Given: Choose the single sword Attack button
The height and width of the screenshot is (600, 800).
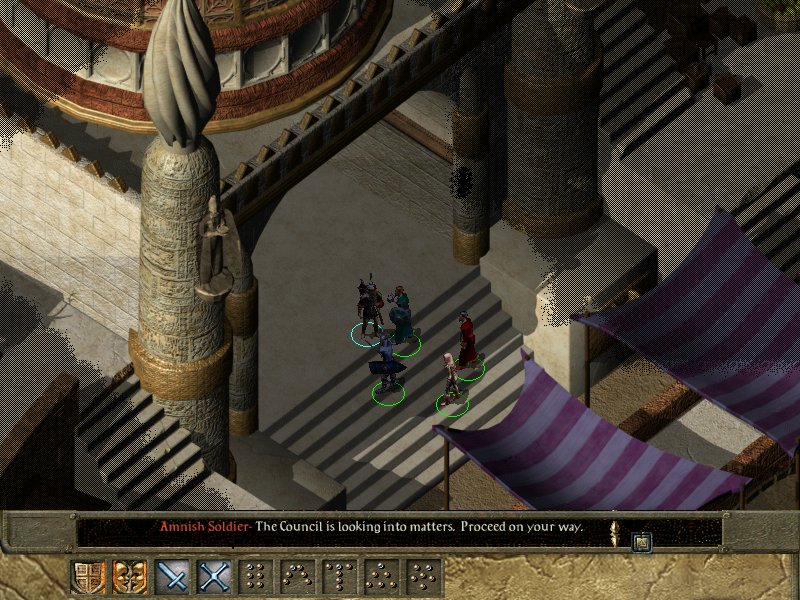Looking at the screenshot, I should click(172, 576).
